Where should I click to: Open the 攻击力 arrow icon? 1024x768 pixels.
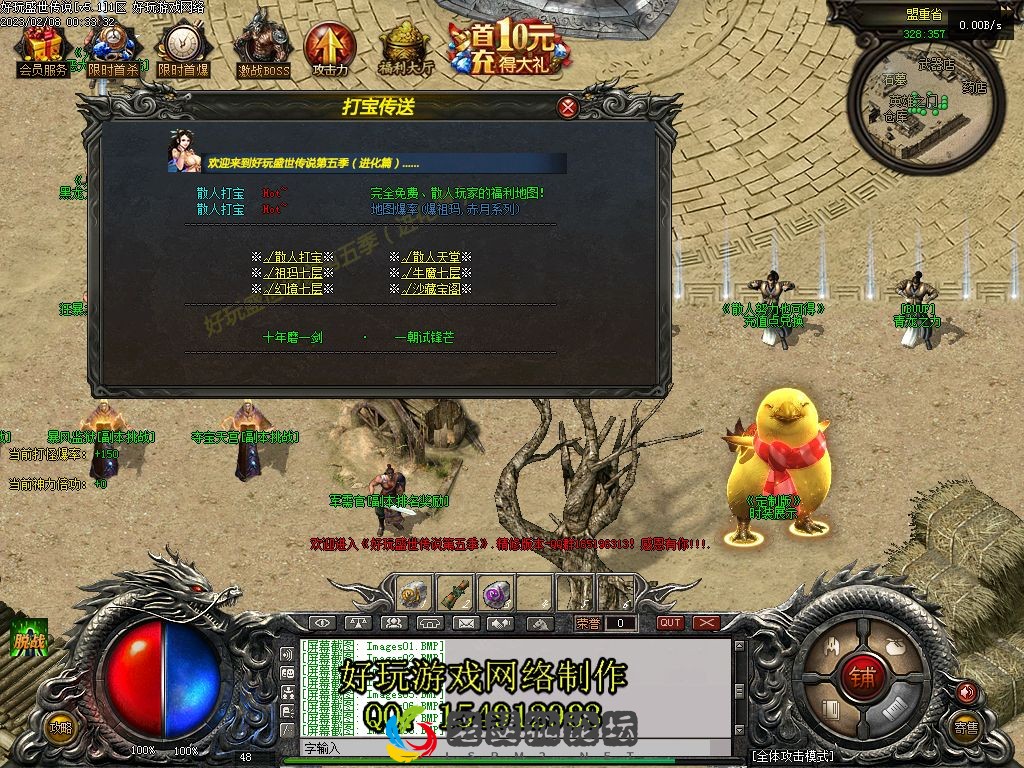330,48
